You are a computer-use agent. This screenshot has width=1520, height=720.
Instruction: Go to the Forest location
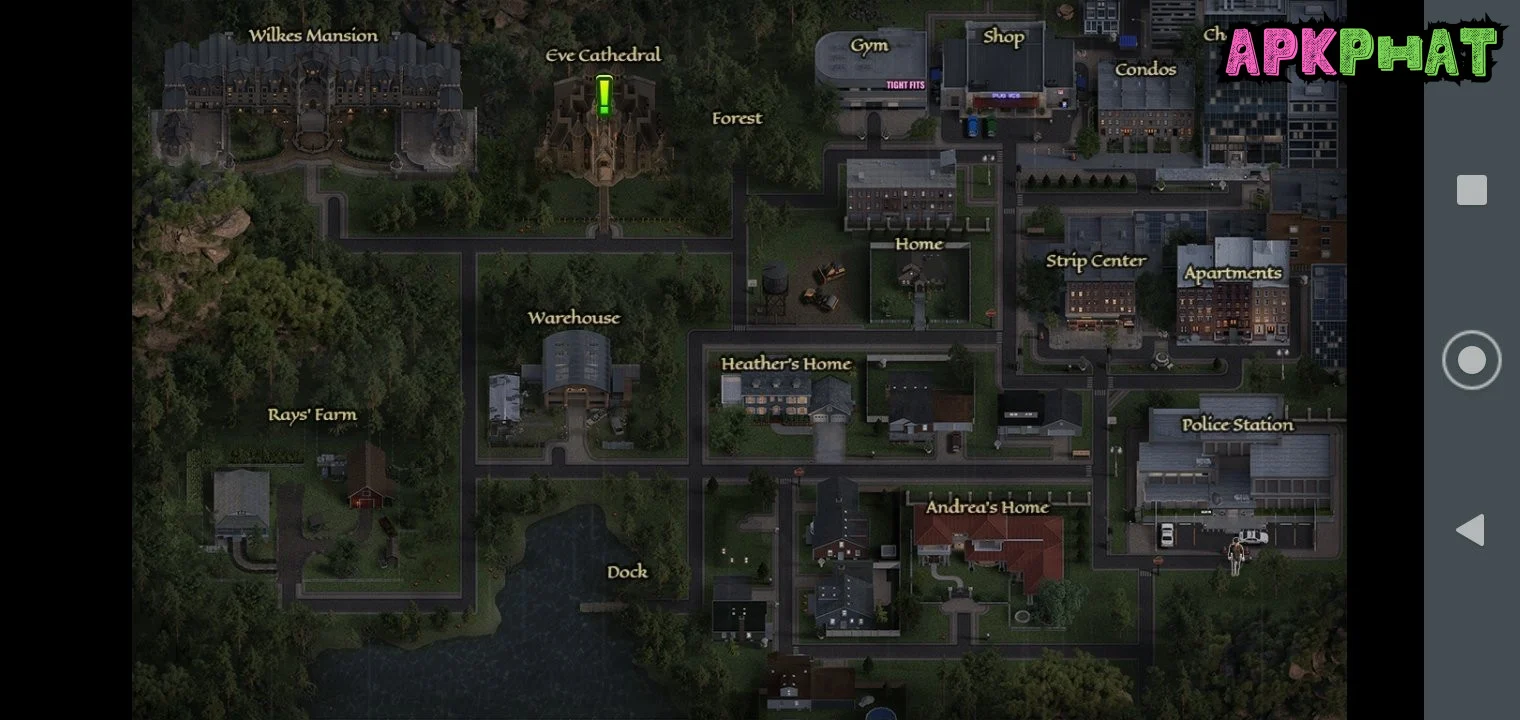[x=737, y=118]
